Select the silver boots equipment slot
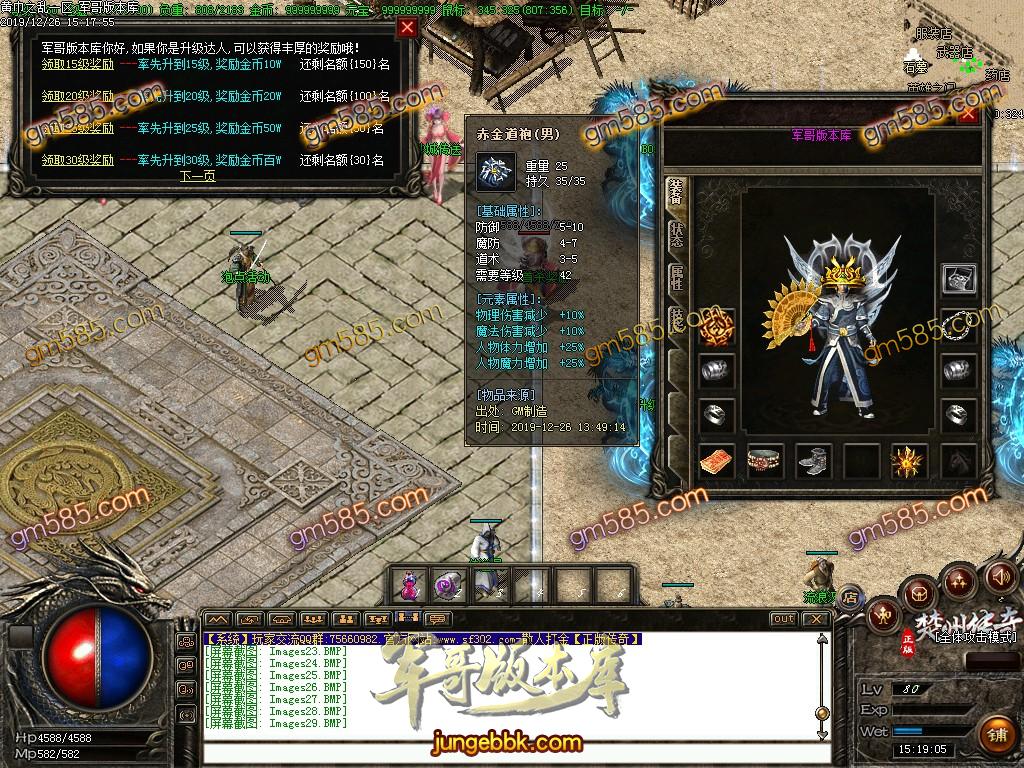The width and height of the screenshot is (1024, 768). (x=813, y=461)
